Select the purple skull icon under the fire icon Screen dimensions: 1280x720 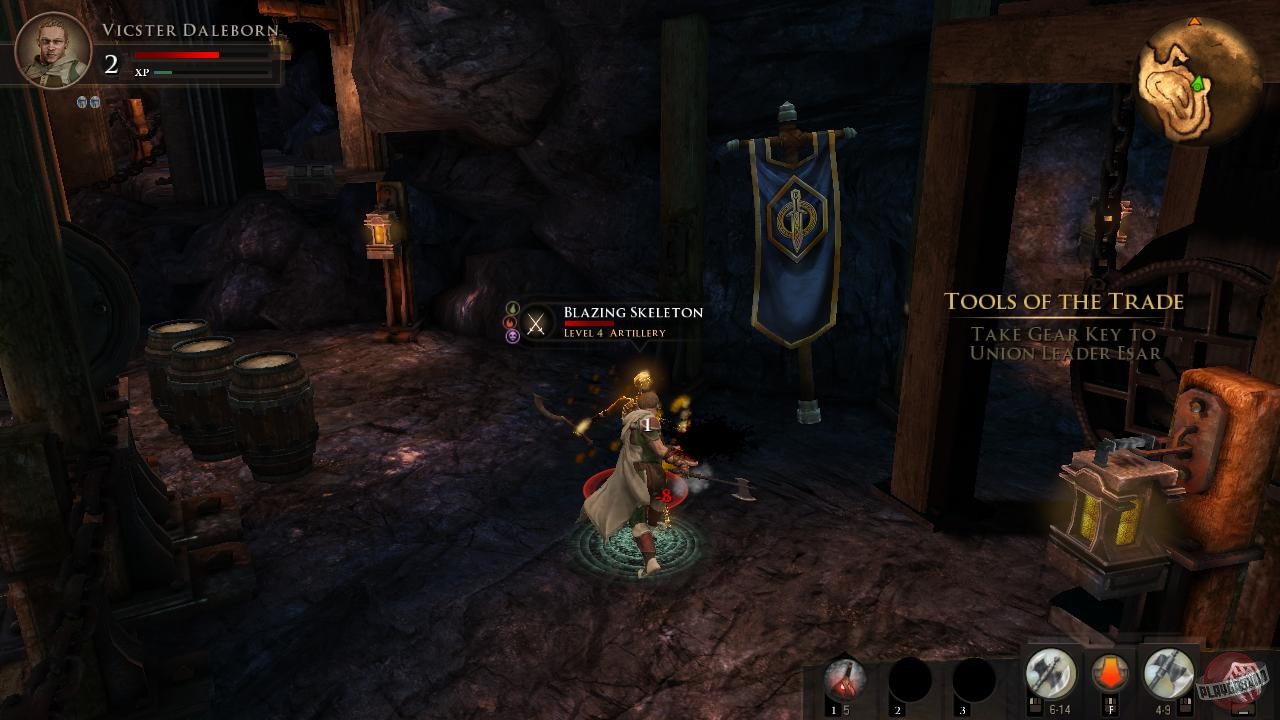pos(510,336)
